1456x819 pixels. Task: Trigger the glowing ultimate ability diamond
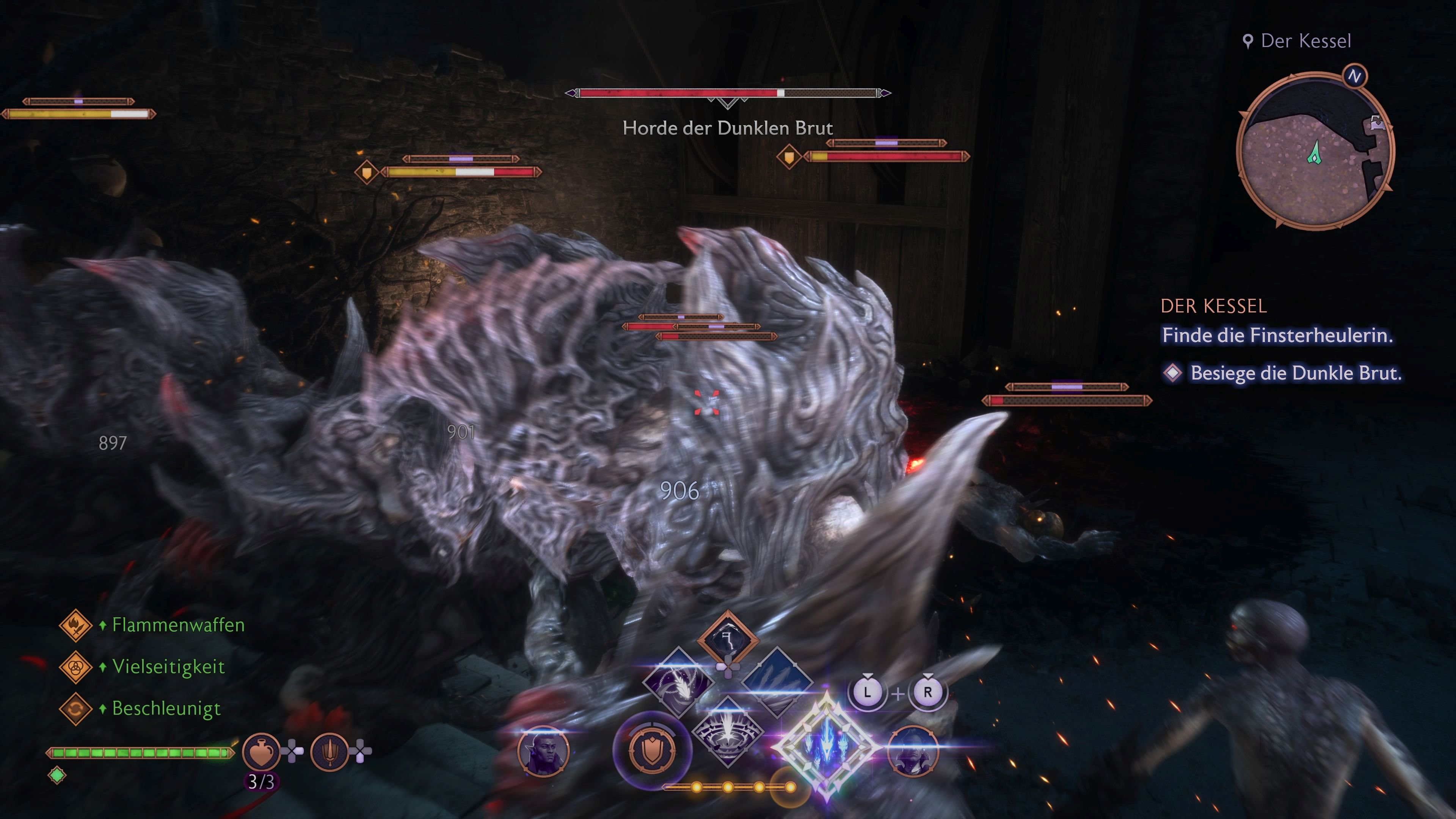coord(828,743)
